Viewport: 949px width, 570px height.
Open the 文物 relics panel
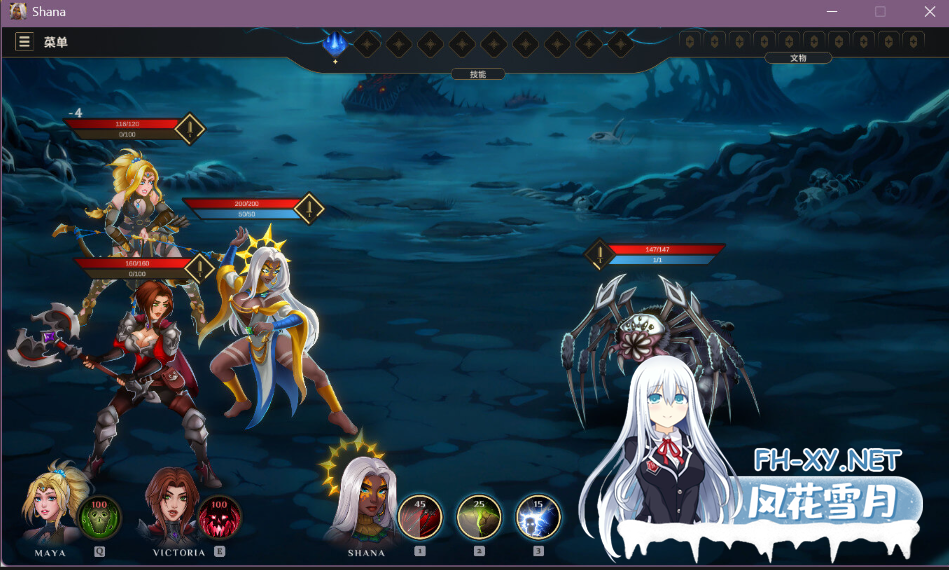click(798, 58)
